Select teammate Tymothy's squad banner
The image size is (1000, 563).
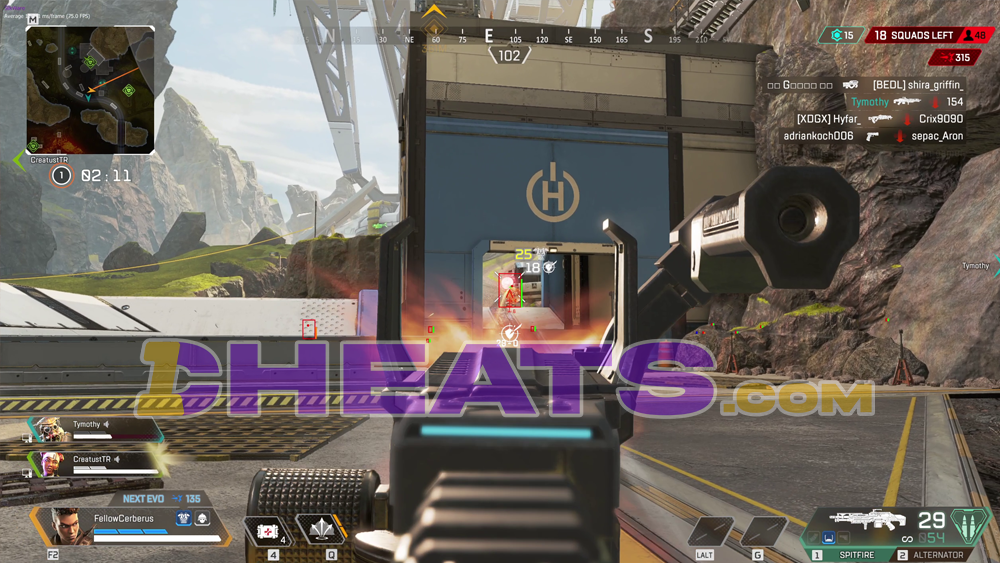95,430
